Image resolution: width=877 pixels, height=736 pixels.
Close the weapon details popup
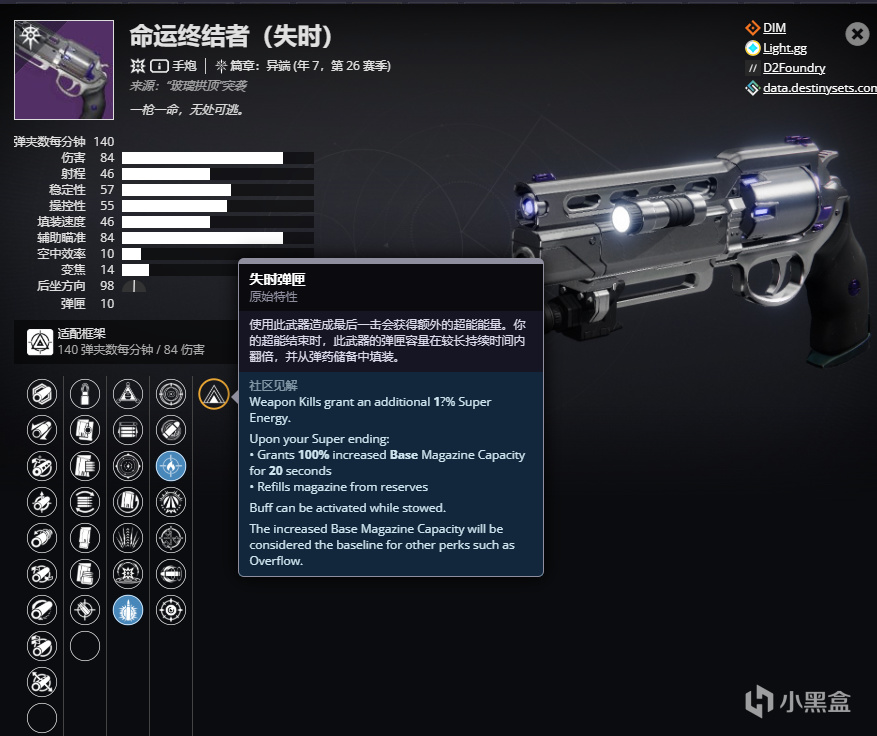pos(857,34)
